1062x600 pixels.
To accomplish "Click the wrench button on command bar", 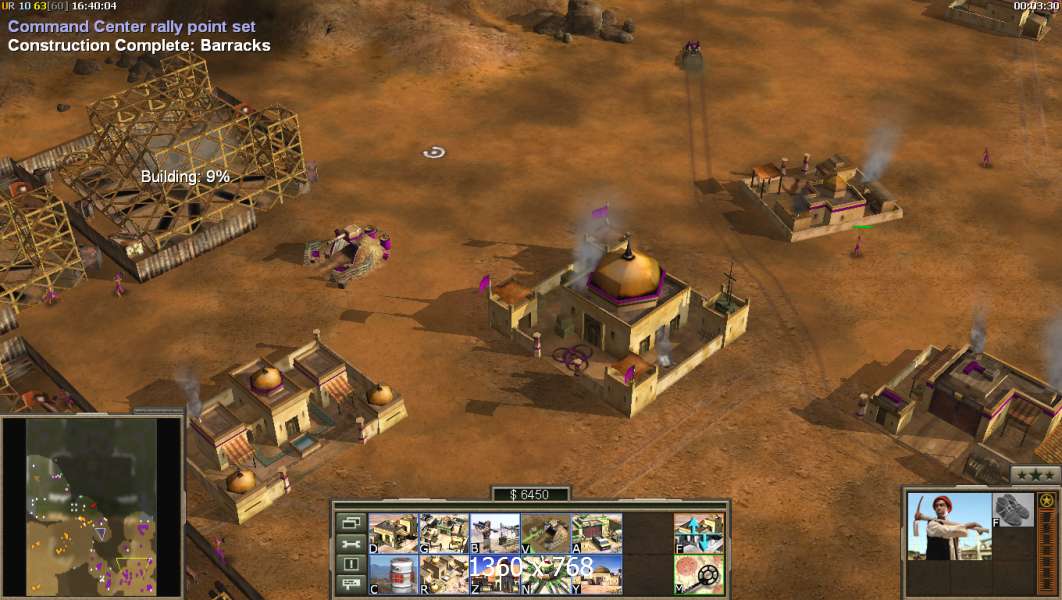I will click(x=350, y=544).
